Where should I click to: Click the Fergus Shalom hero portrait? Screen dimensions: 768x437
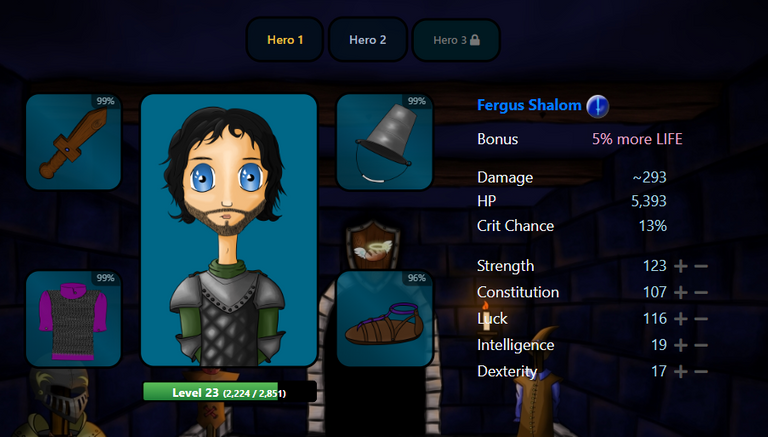[229, 230]
